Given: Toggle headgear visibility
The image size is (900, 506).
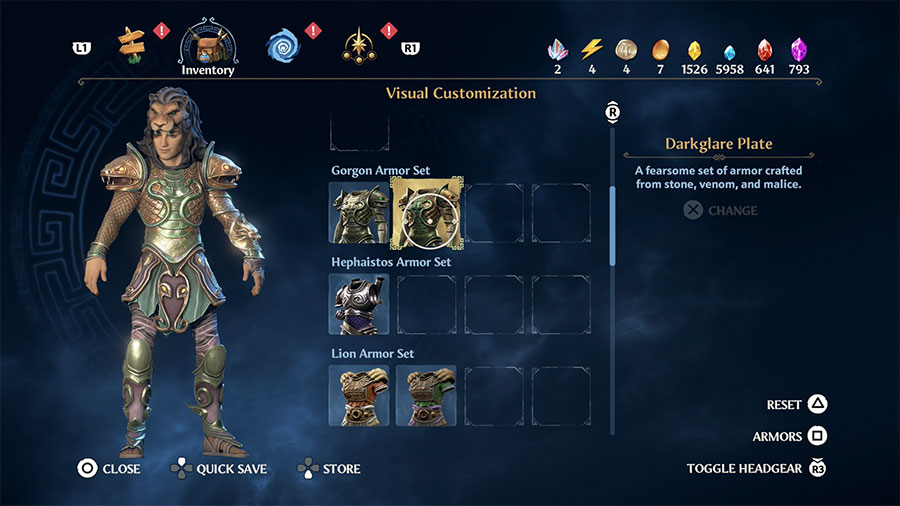Looking at the screenshot, I should pos(757,468).
